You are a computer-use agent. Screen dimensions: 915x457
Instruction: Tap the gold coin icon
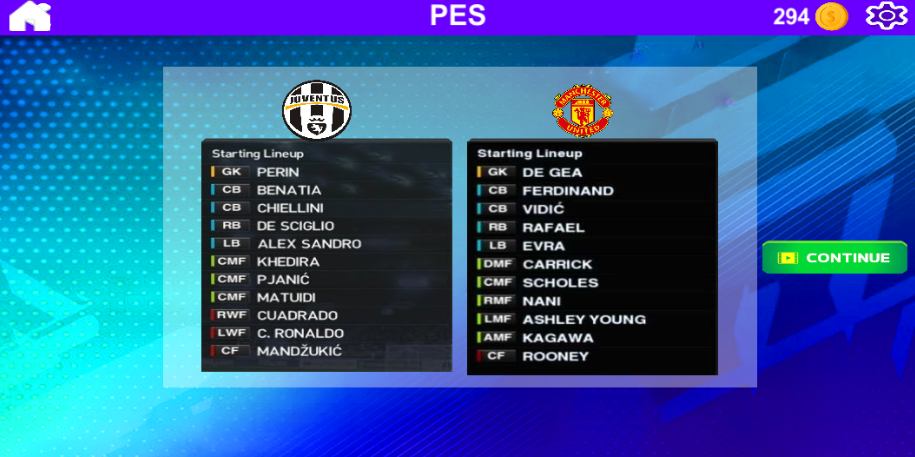[831, 16]
